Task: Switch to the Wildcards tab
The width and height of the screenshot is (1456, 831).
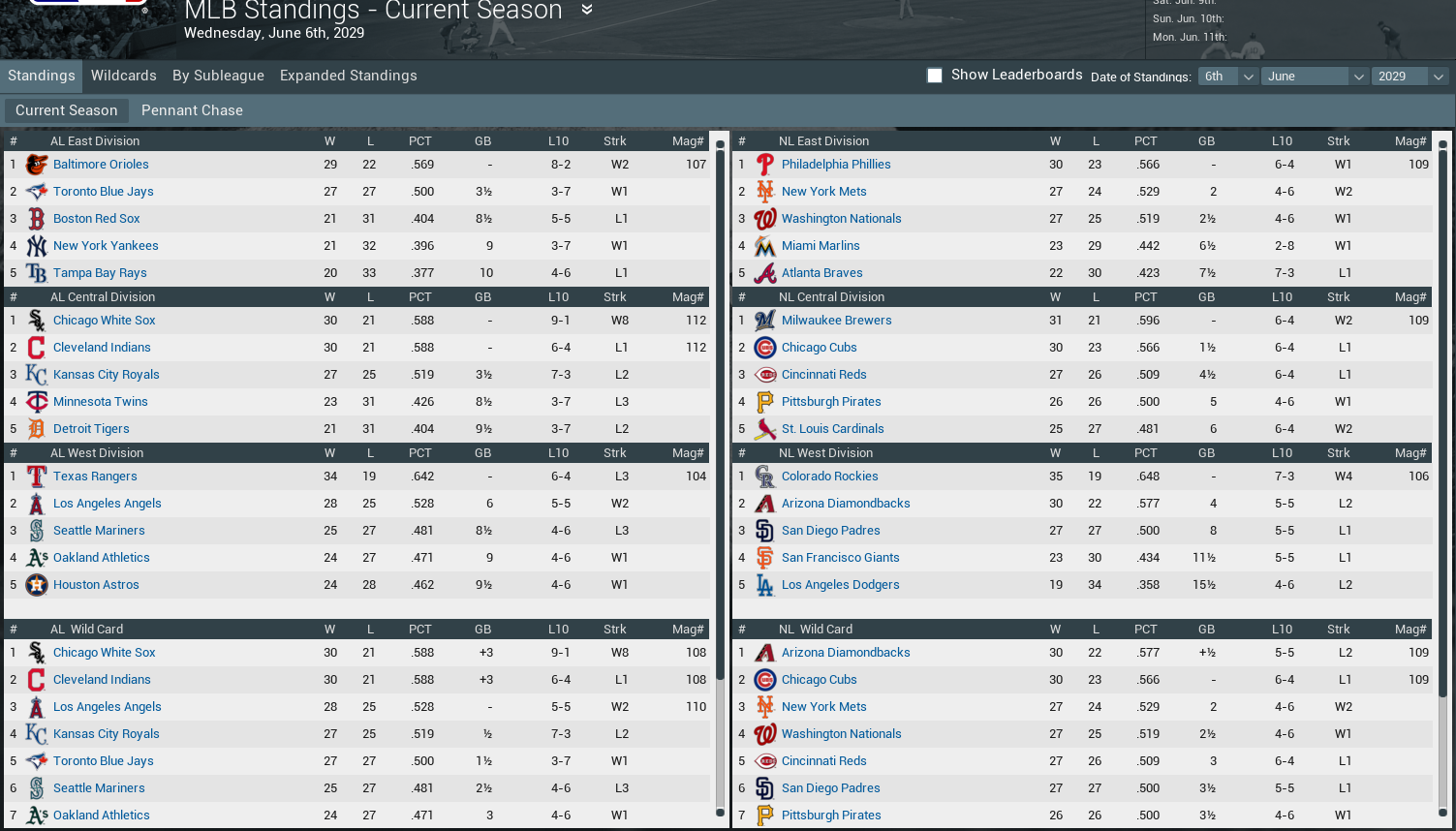Action: point(123,76)
